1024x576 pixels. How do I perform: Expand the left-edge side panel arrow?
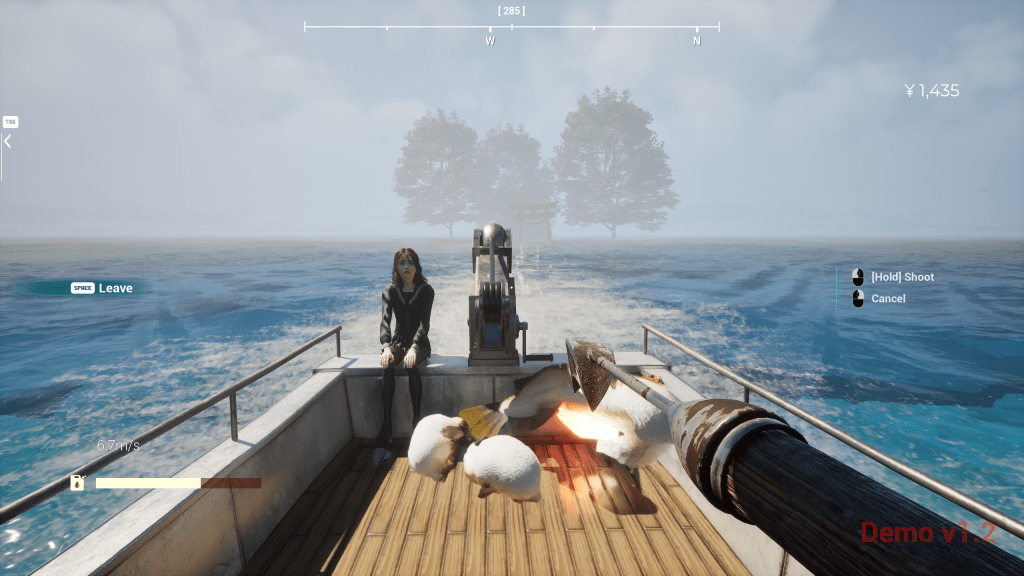coord(7,142)
